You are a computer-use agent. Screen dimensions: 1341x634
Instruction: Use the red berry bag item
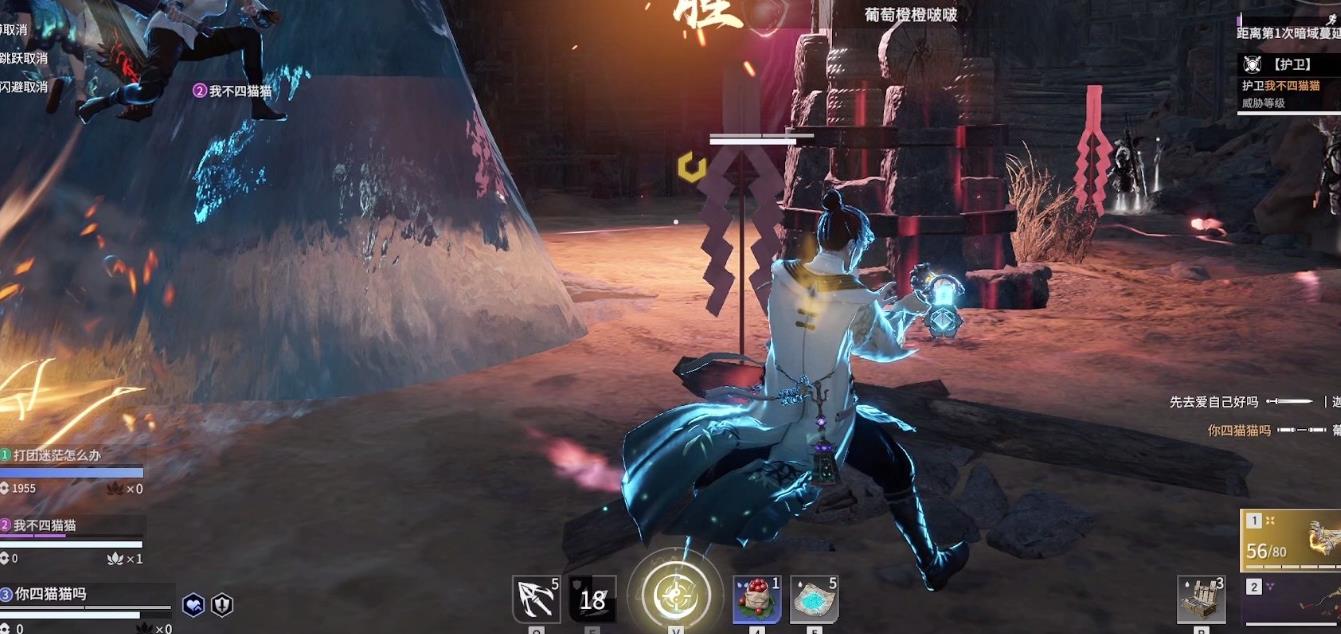pos(757,600)
